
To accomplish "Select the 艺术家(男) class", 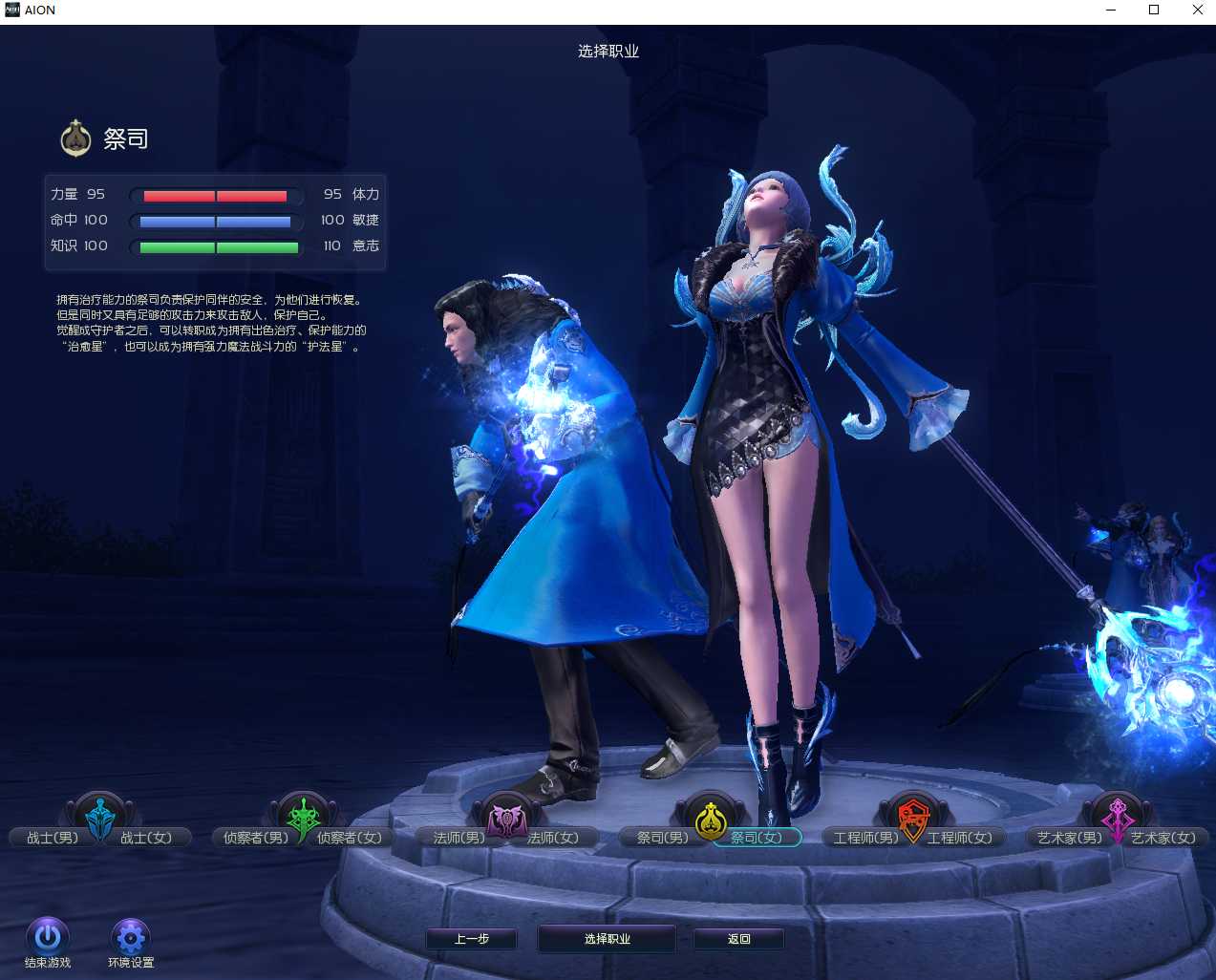I will [x=1069, y=838].
